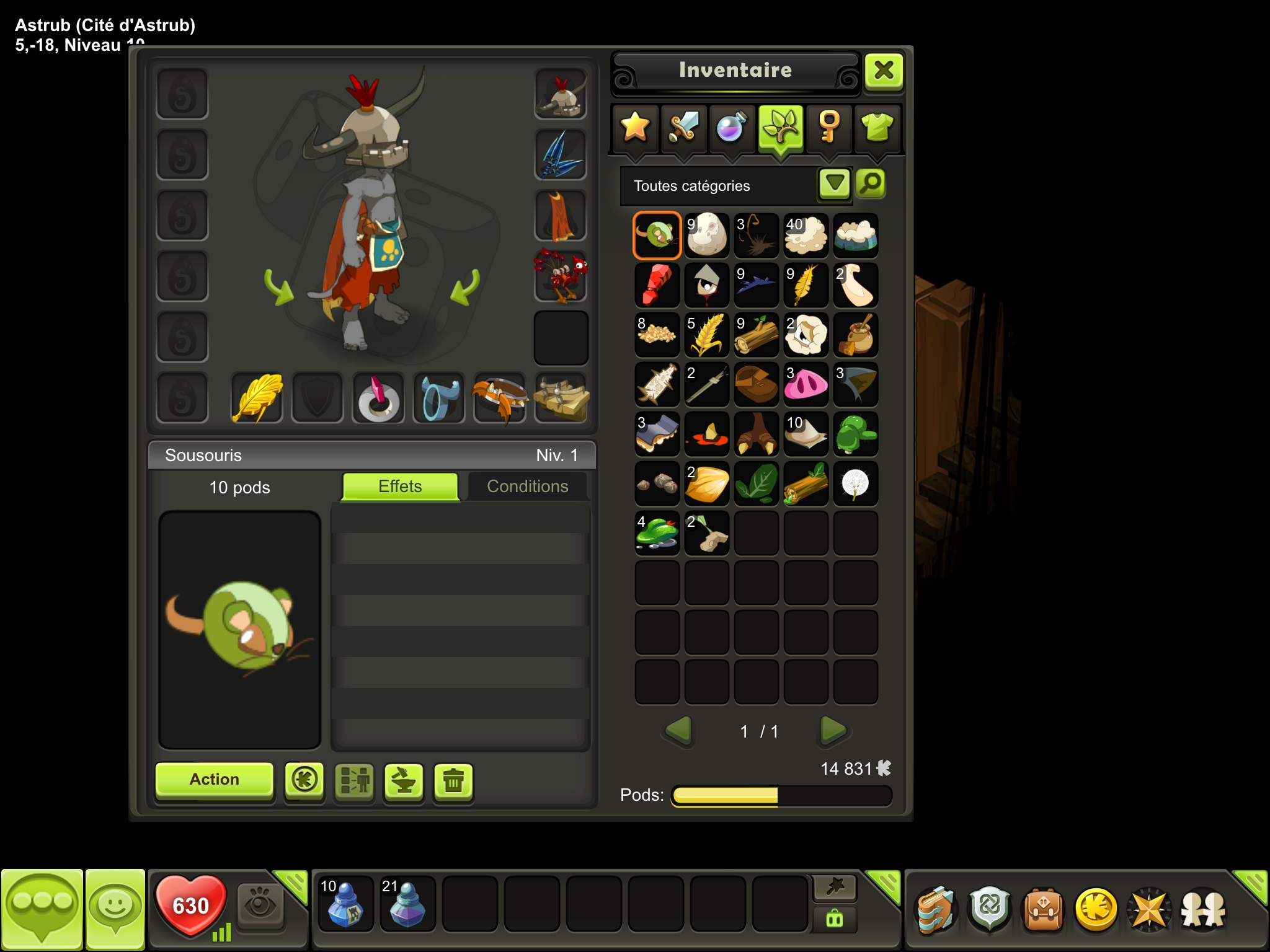Image resolution: width=1270 pixels, height=952 pixels.
Task: Pick the pink pig snout item
Action: [806, 384]
